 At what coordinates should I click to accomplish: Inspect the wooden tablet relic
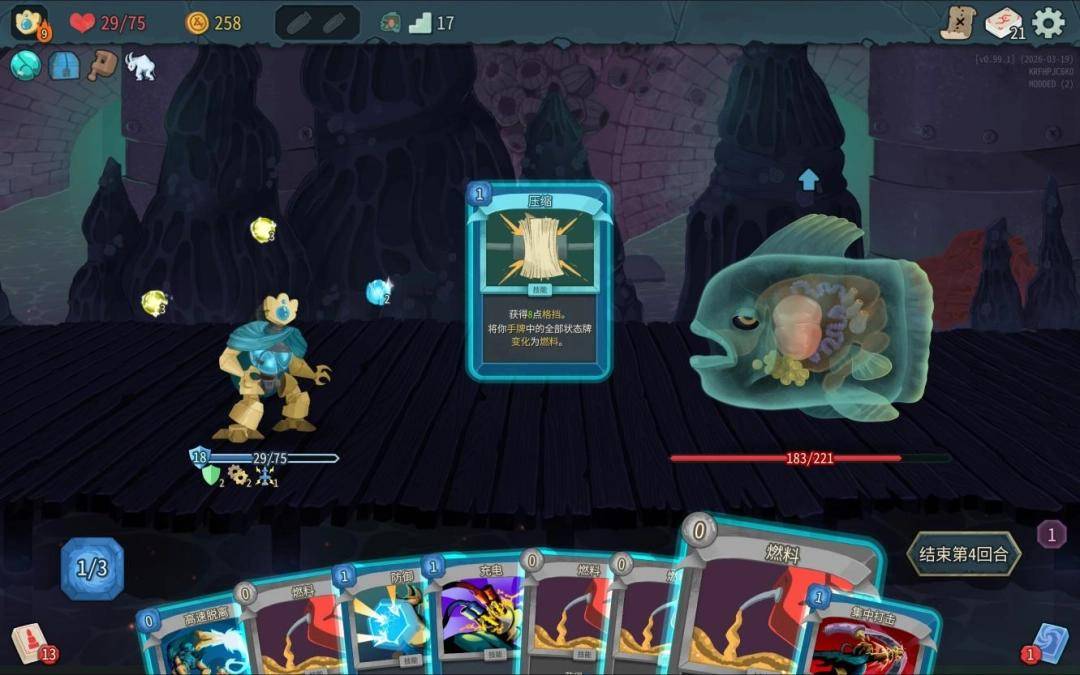click(102, 65)
